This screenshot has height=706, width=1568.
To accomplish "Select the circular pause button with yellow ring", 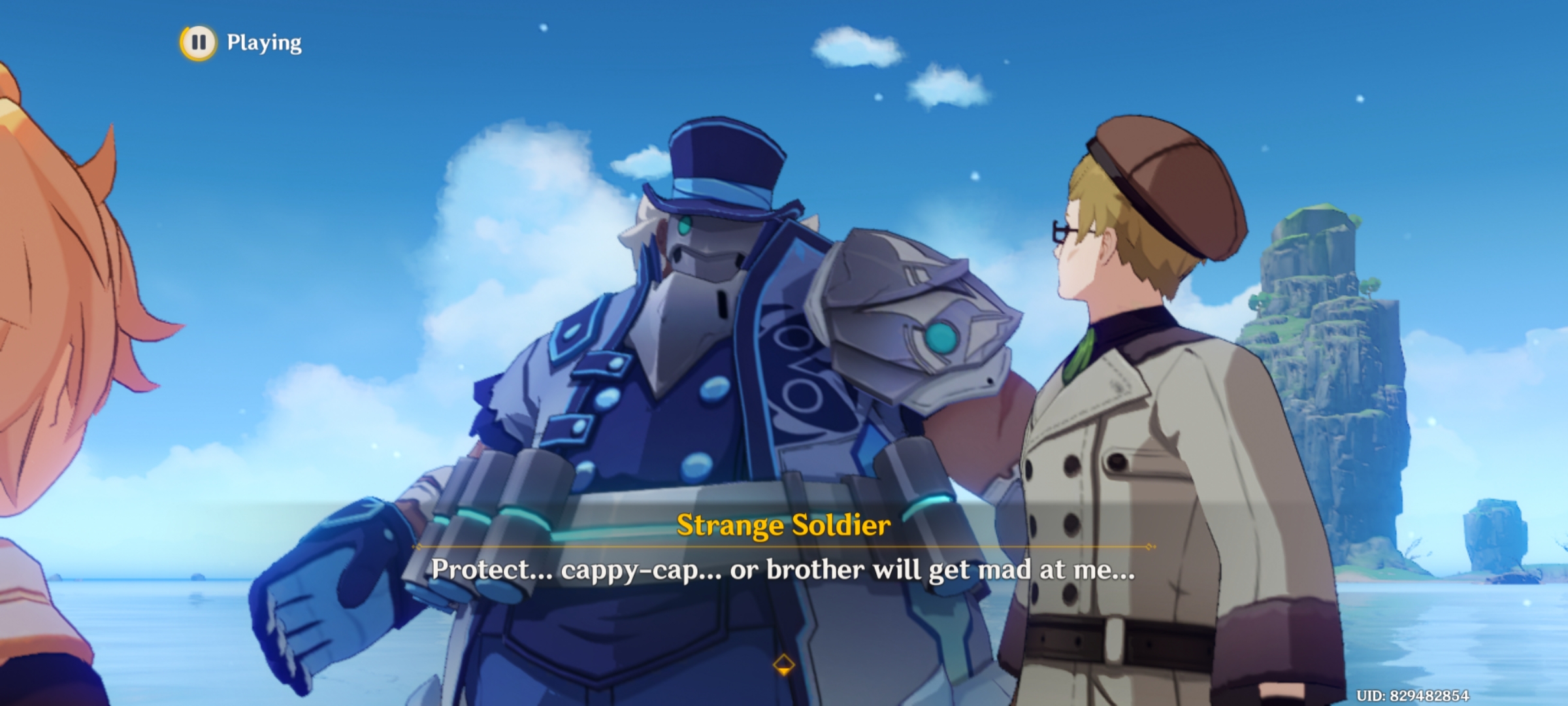I will [199, 43].
